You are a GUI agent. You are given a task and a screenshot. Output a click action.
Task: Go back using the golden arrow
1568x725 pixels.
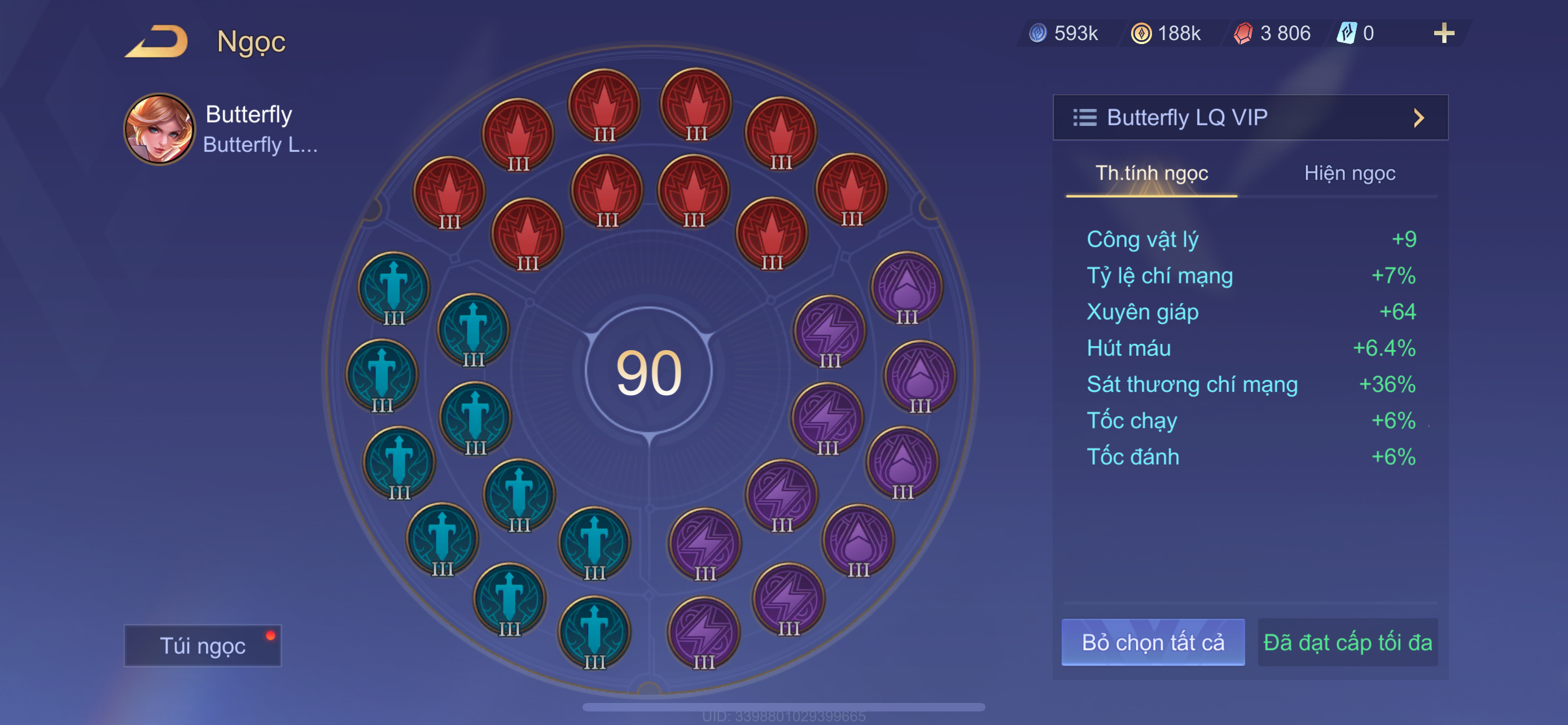click(x=156, y=41)
